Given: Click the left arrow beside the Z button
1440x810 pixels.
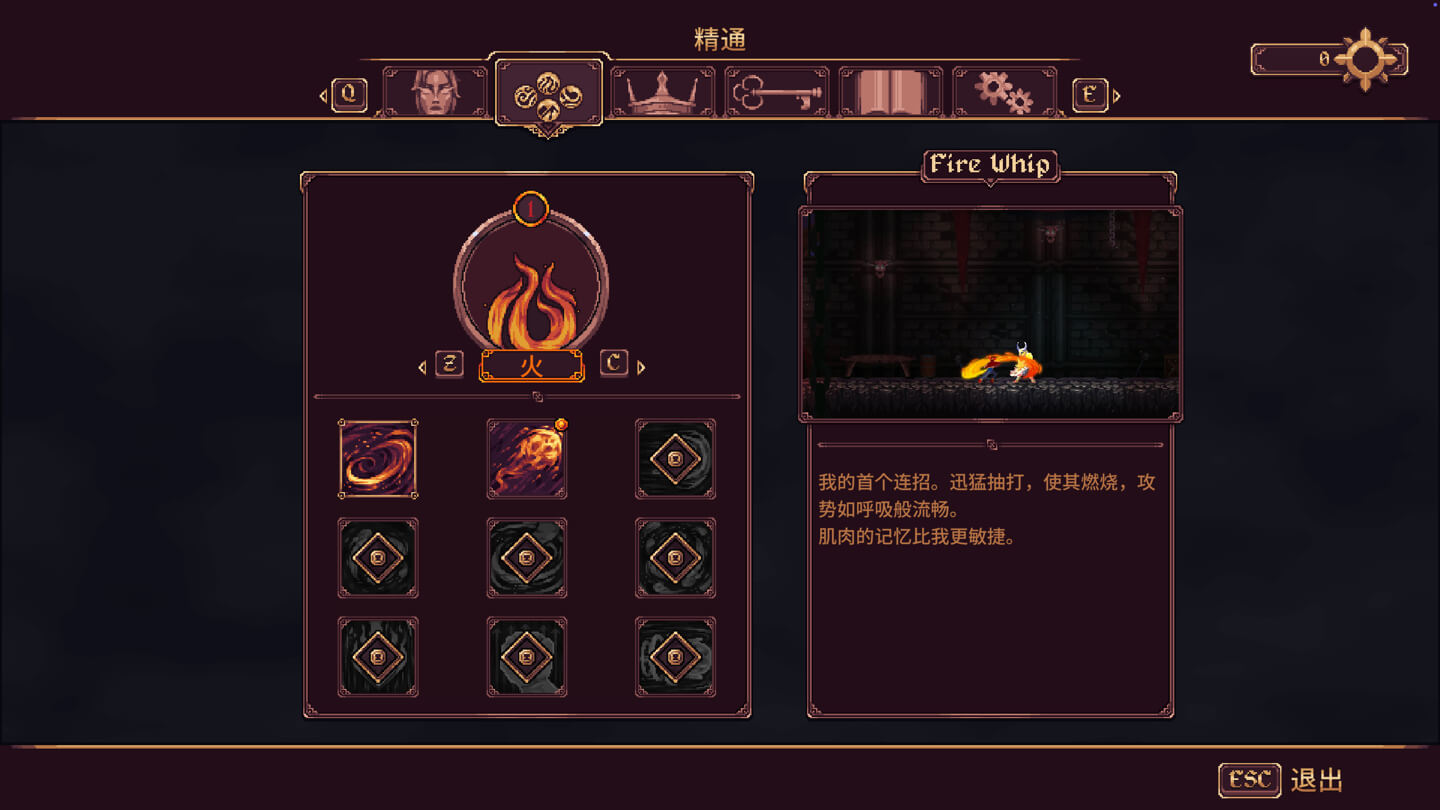Looking at the screenshot, I should click(421, 366).
